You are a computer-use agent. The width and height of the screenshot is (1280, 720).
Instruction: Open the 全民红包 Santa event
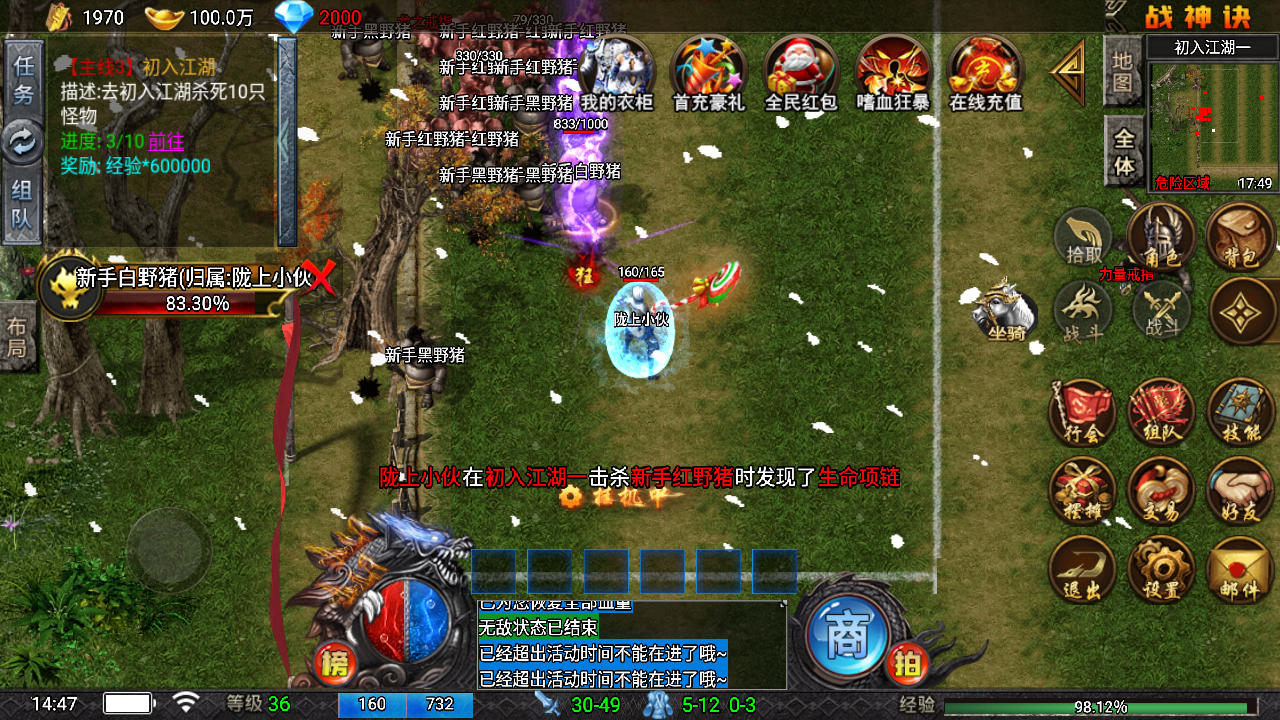point(801,72)
